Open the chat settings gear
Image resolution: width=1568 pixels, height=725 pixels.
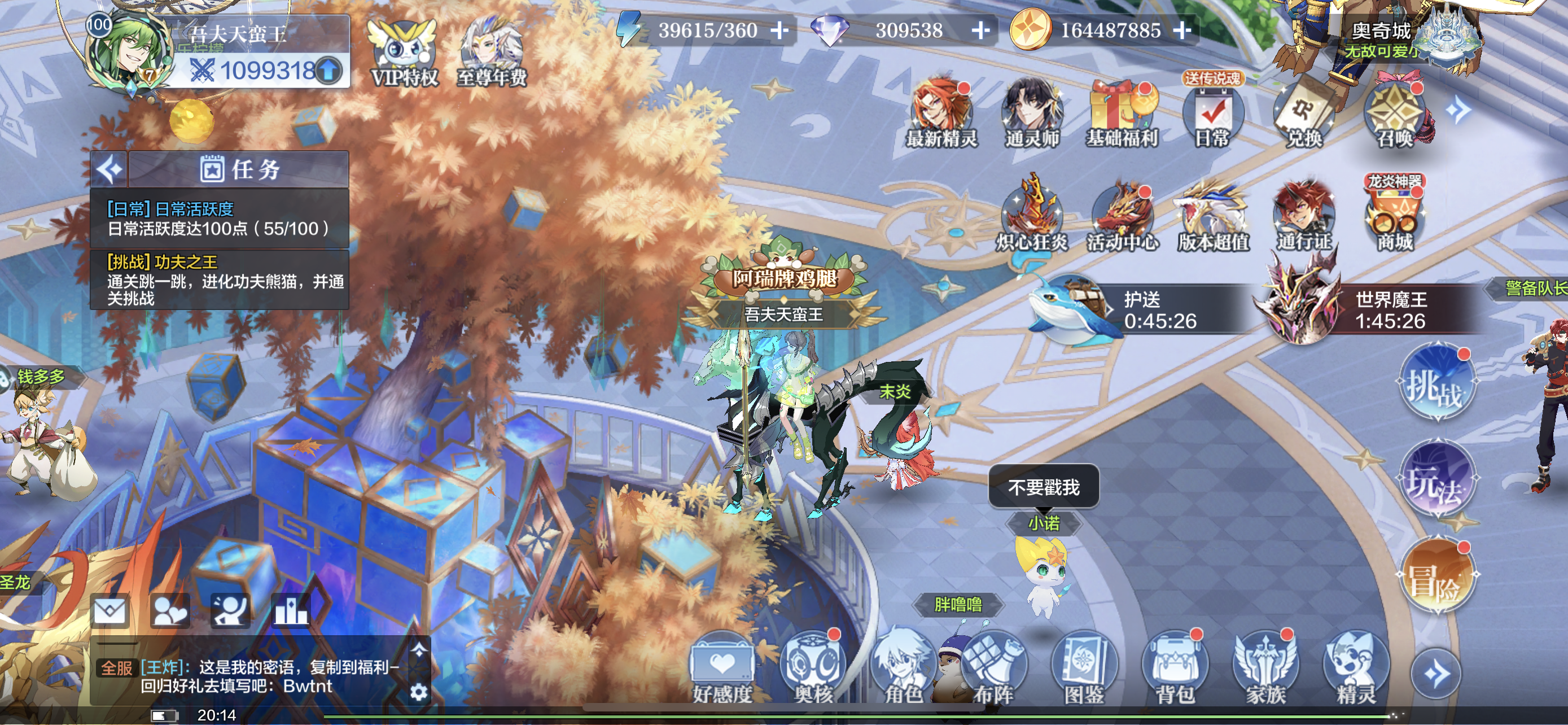pos(419,692)
